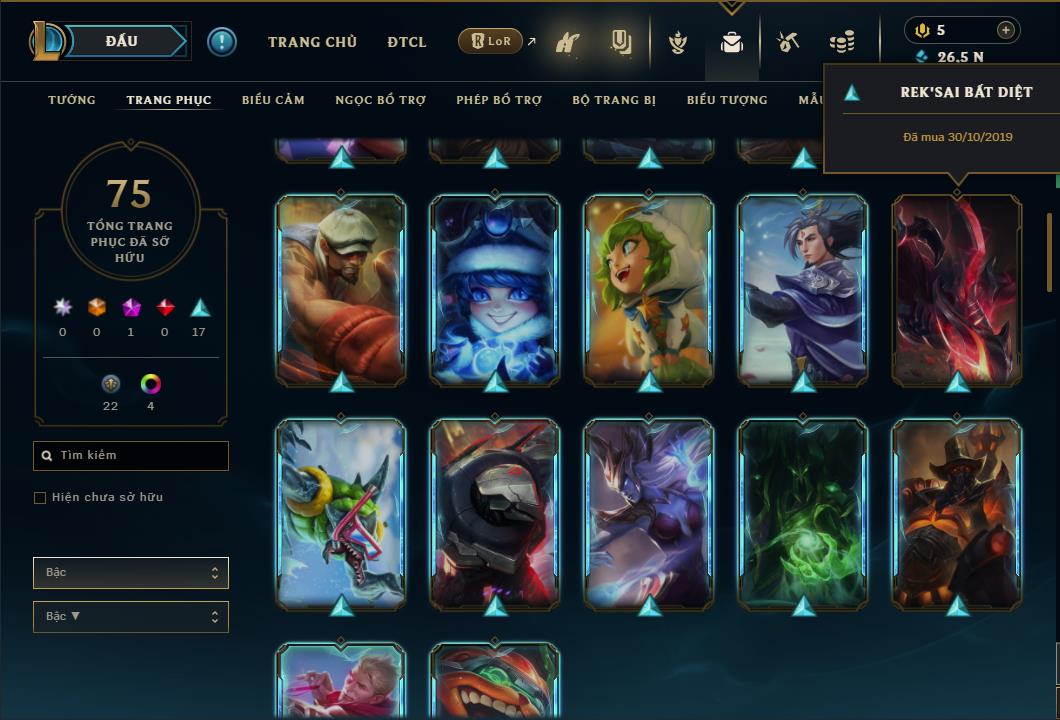Image resolution: width=1060 pixels, height=720 pixels.
Task: Switch to PHÉP BỔ TRỢ tab
Action: (x=499, y=100)
